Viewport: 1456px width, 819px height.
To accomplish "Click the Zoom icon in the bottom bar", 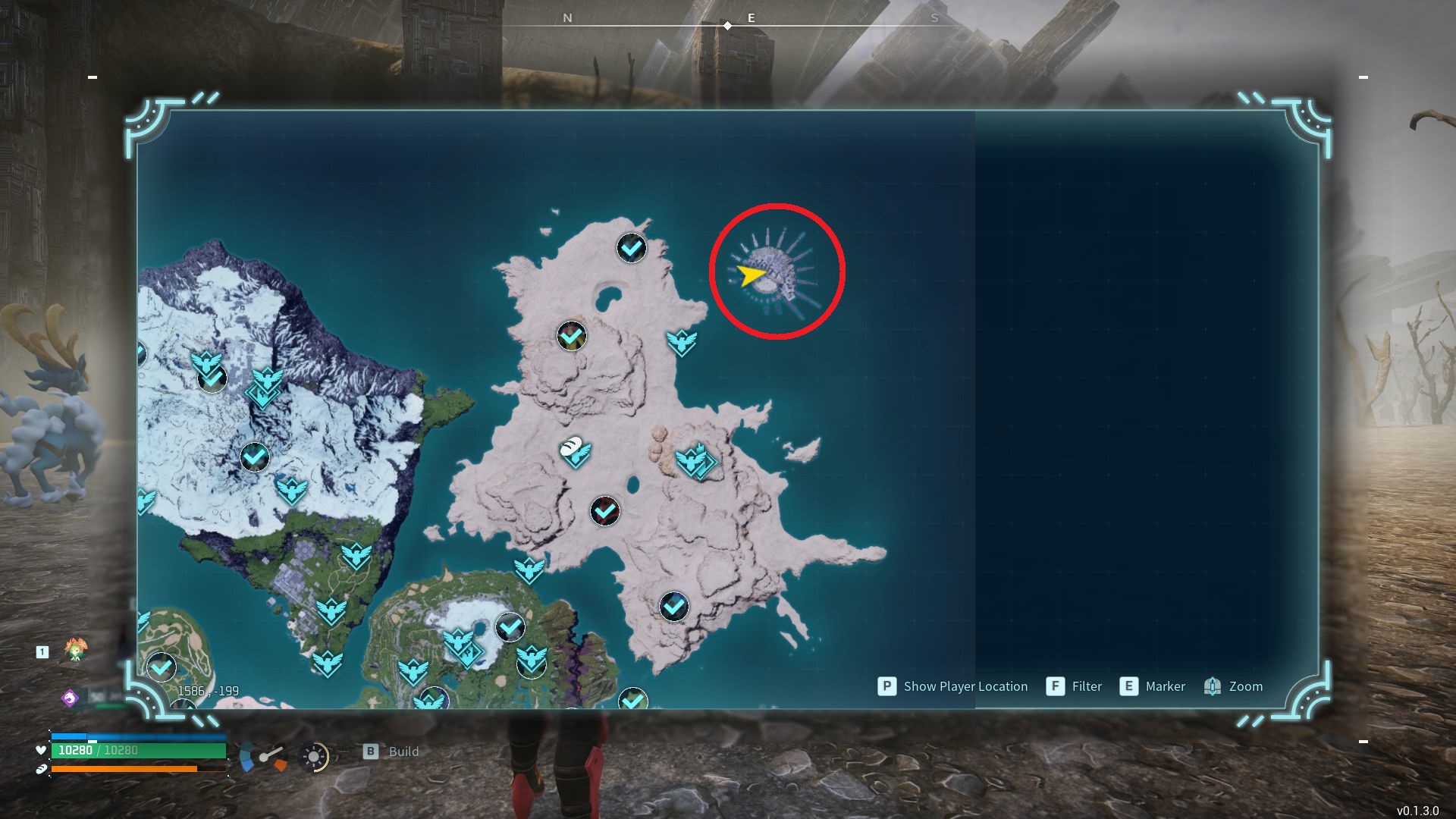I will (1212, 686).
